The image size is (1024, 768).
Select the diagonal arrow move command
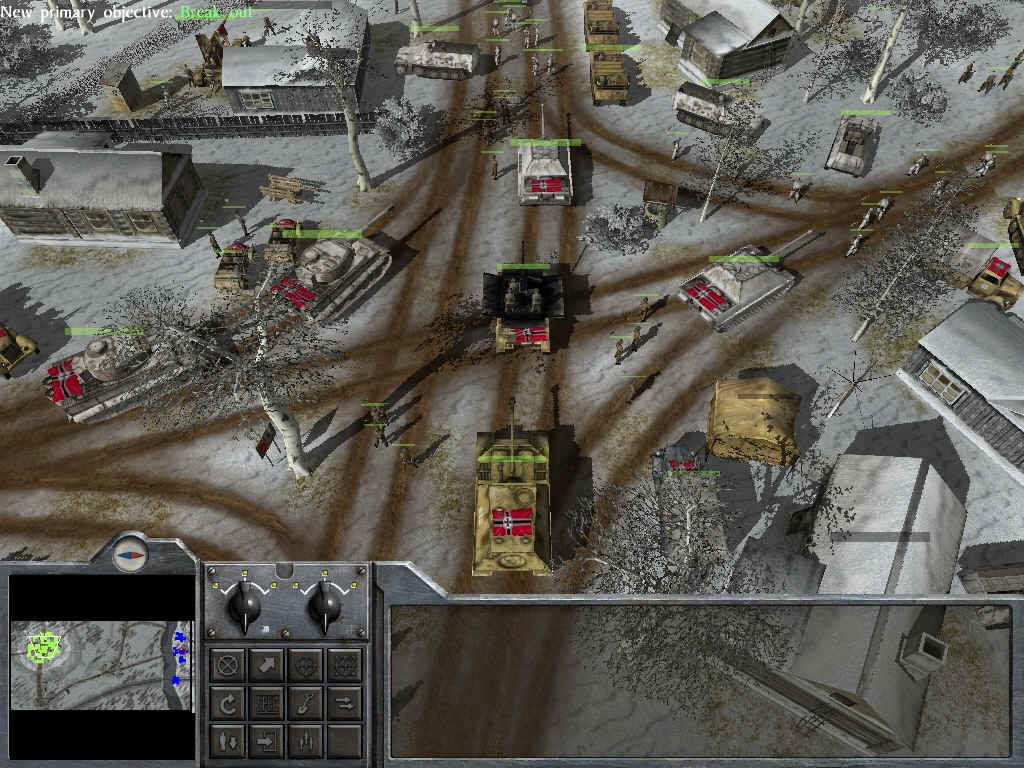point(267,664)
